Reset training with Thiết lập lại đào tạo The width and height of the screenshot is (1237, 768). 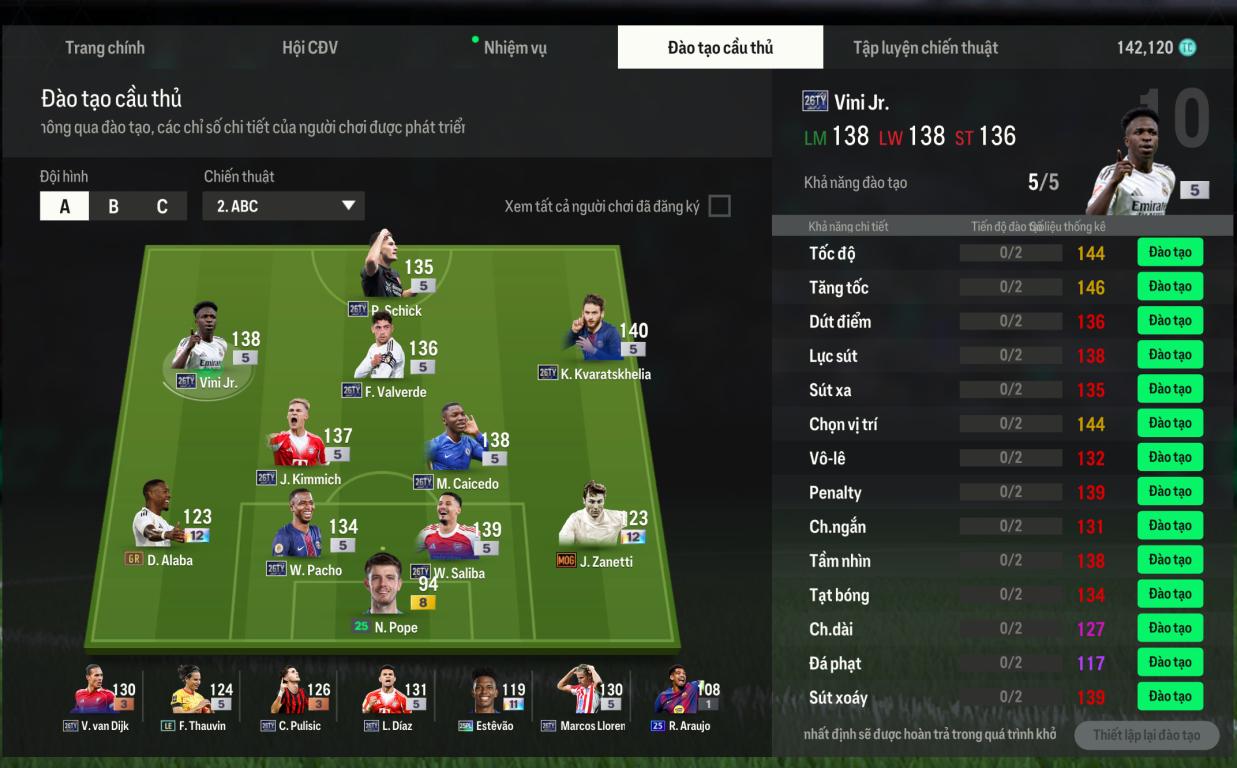pyautogui.click(x=1146, y=736)
